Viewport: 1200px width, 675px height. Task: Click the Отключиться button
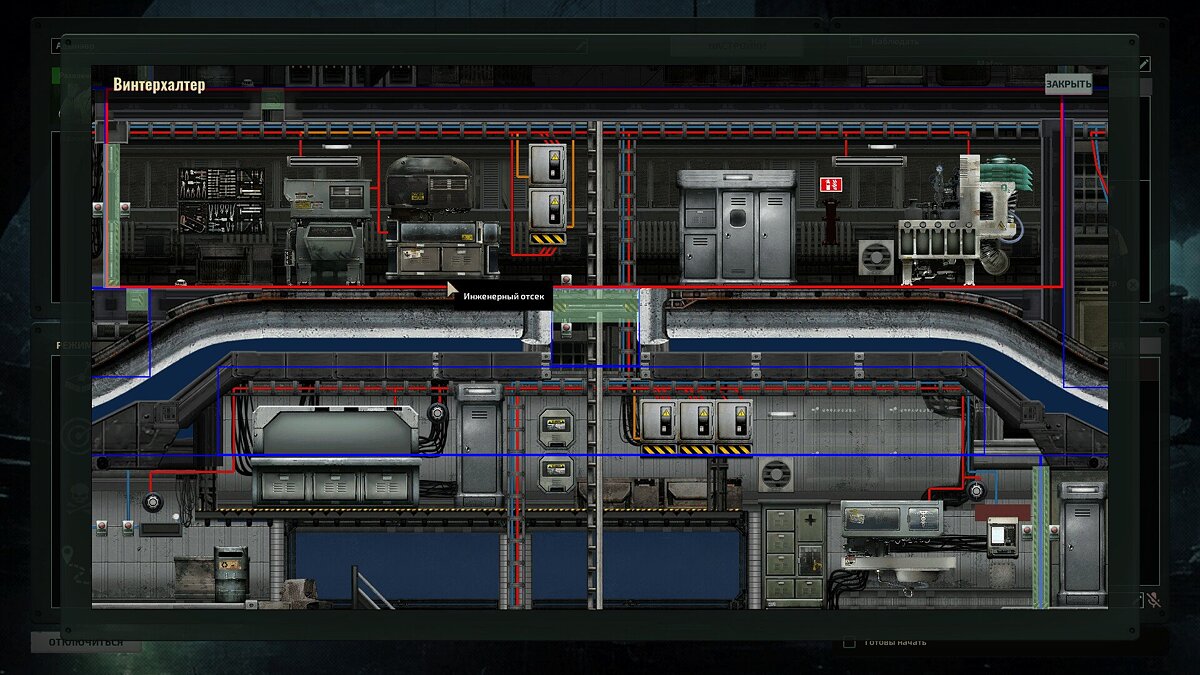pos(86,642)
